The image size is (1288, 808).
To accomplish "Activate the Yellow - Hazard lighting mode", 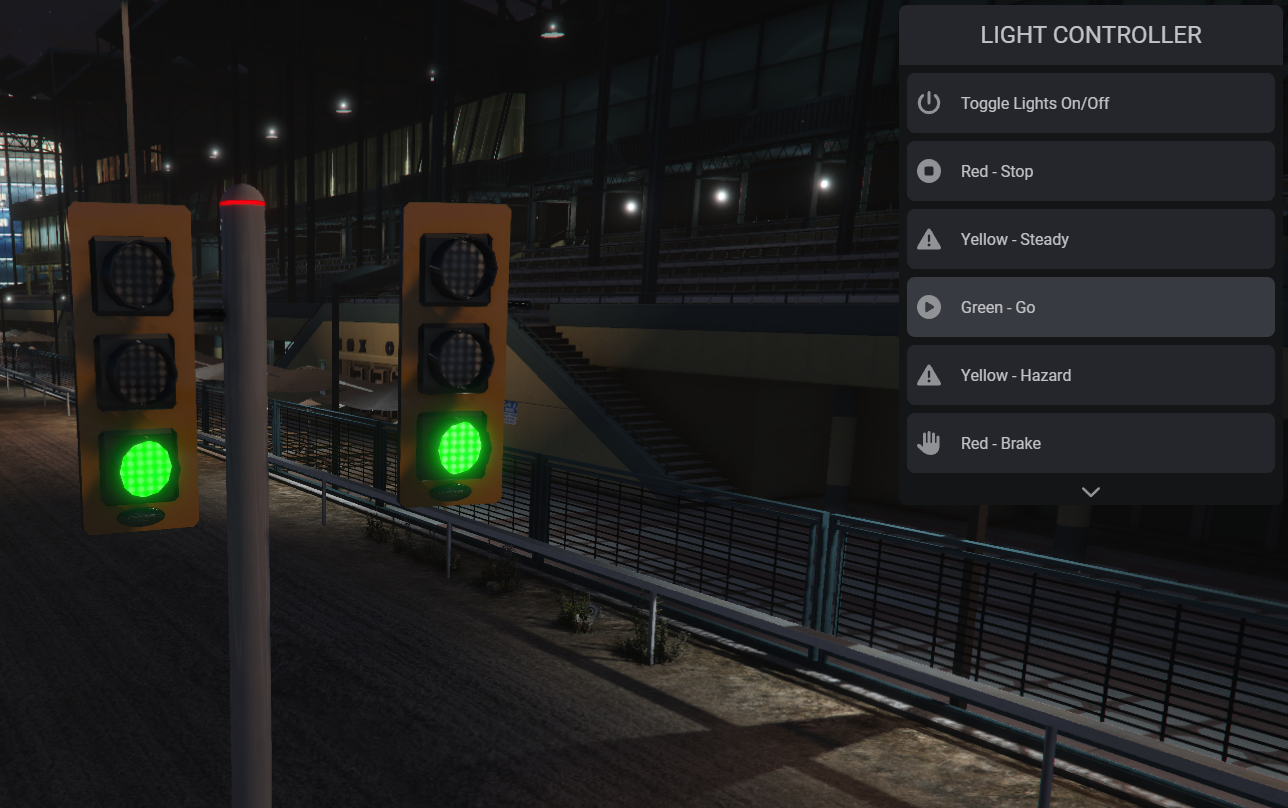I will [x=1090, y=375].
